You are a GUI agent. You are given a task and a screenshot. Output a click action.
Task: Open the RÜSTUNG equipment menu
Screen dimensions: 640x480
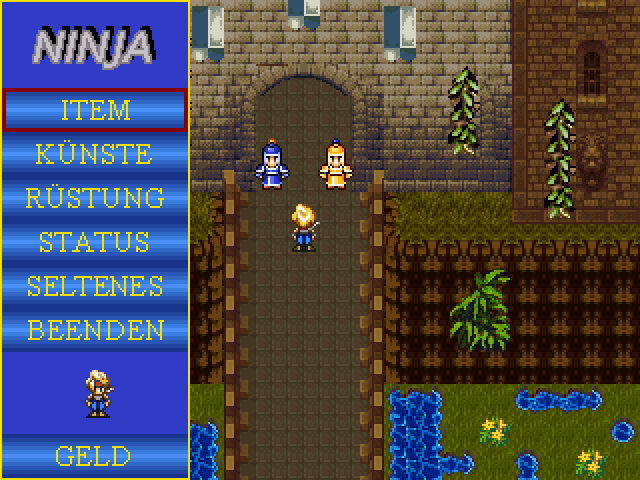[95, 198]
